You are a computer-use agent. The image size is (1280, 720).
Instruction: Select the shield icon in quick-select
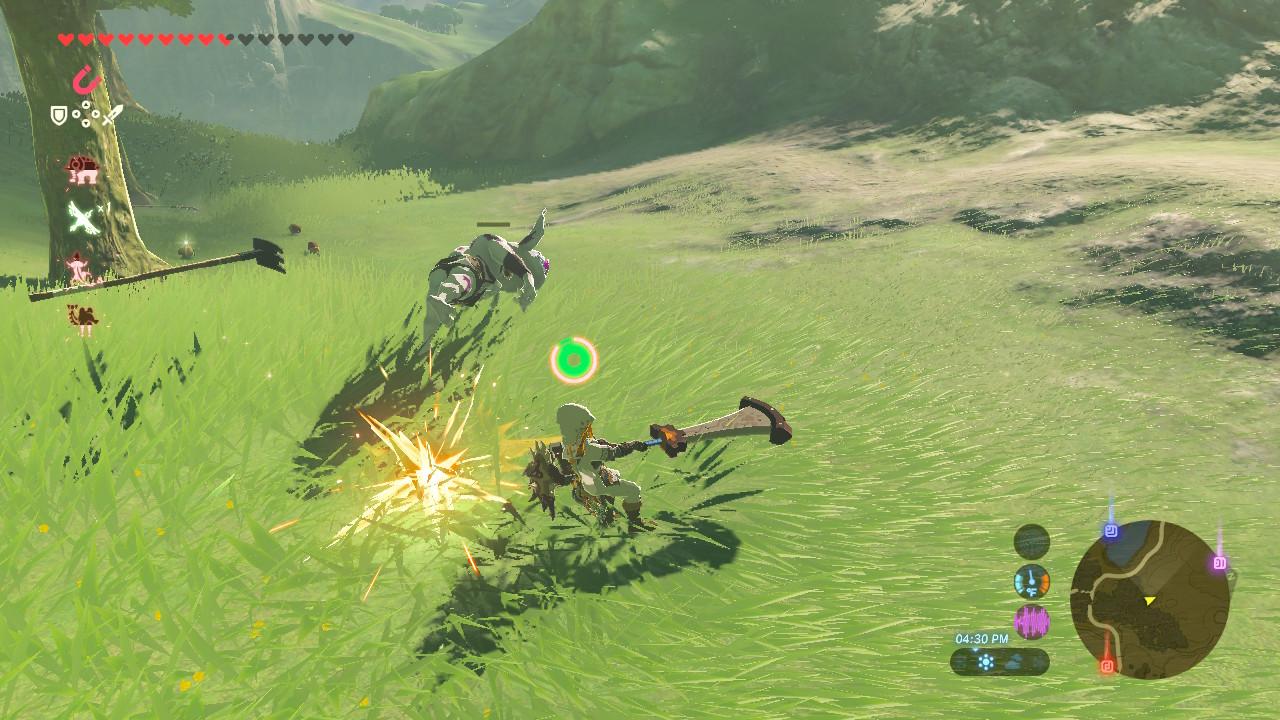click(x=59, y=117)
